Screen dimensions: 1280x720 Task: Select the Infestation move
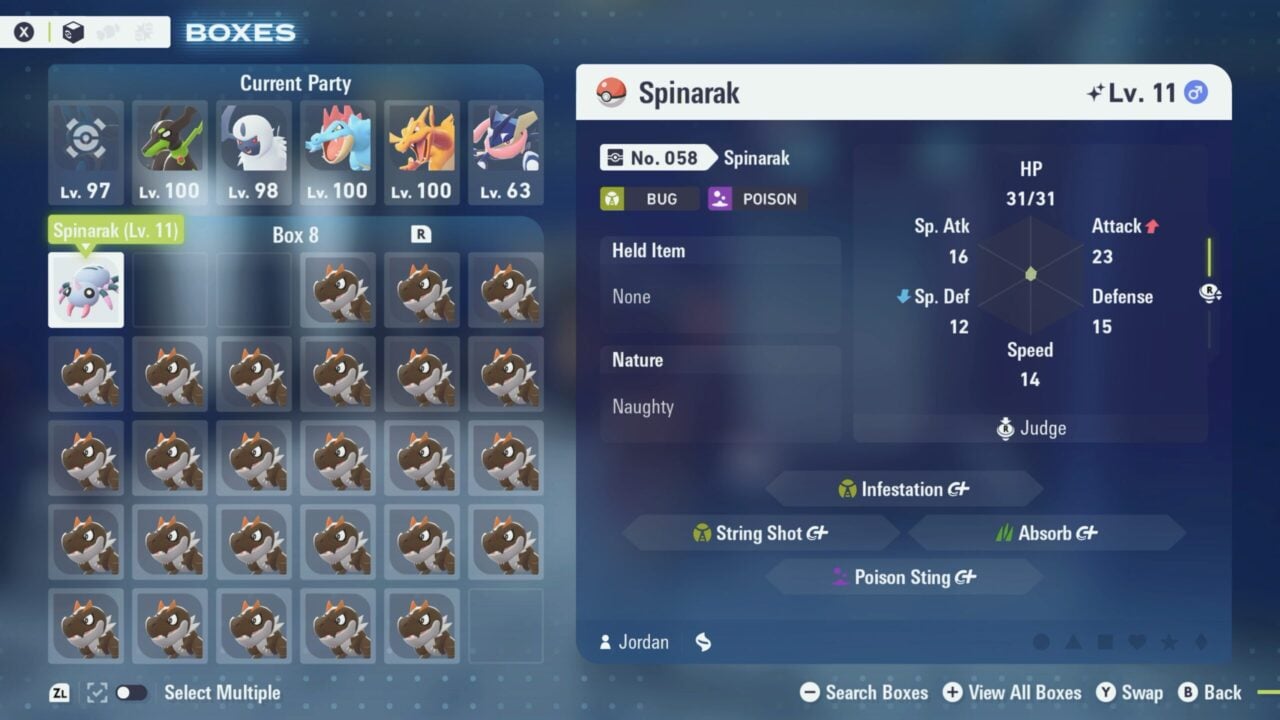(x=902, y=489)
